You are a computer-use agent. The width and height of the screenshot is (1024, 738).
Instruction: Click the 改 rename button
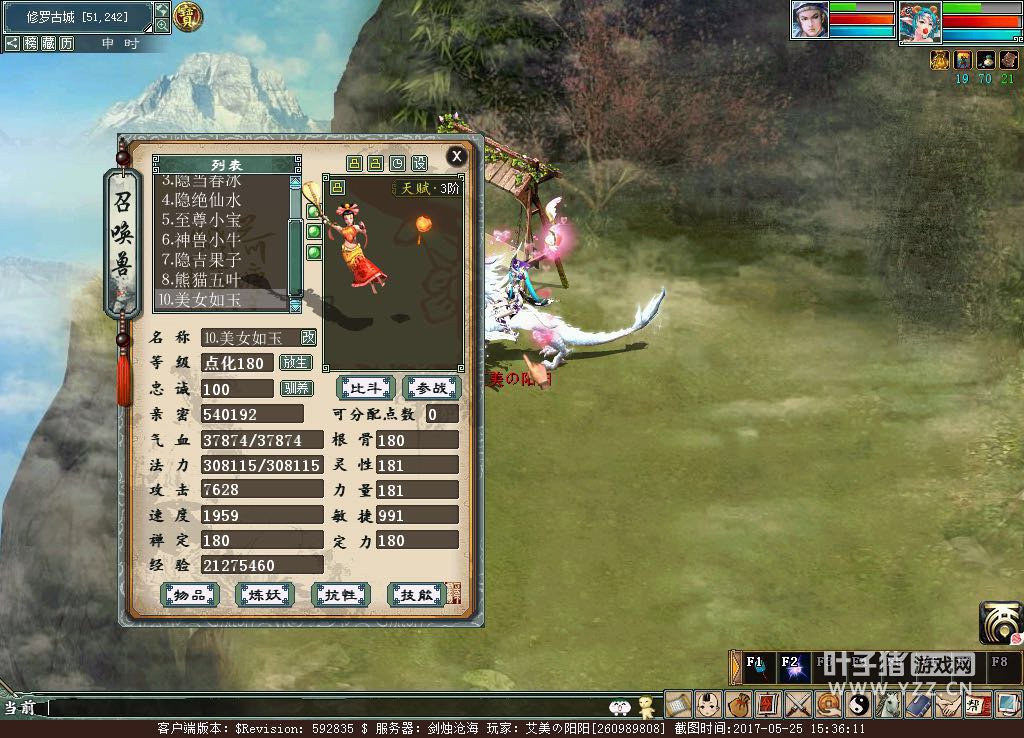(x=308, y=338)
